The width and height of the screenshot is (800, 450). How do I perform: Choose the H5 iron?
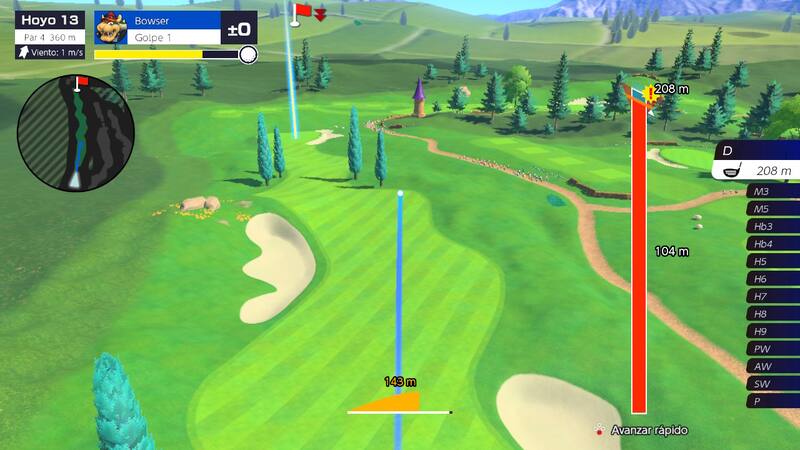click(x=772, y=261)
